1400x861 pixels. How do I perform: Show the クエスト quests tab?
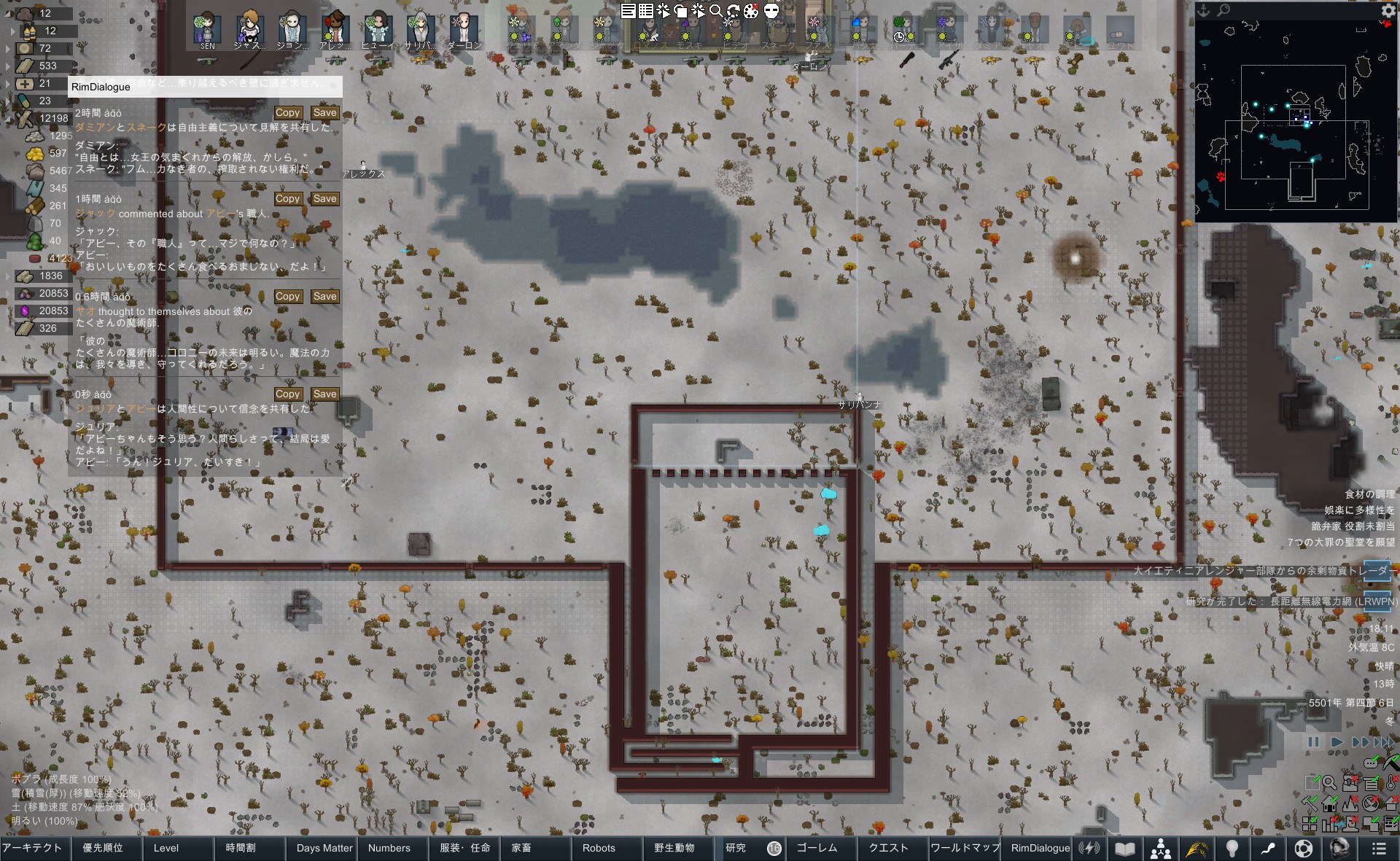pyautogui.click(x=888, y=848)
